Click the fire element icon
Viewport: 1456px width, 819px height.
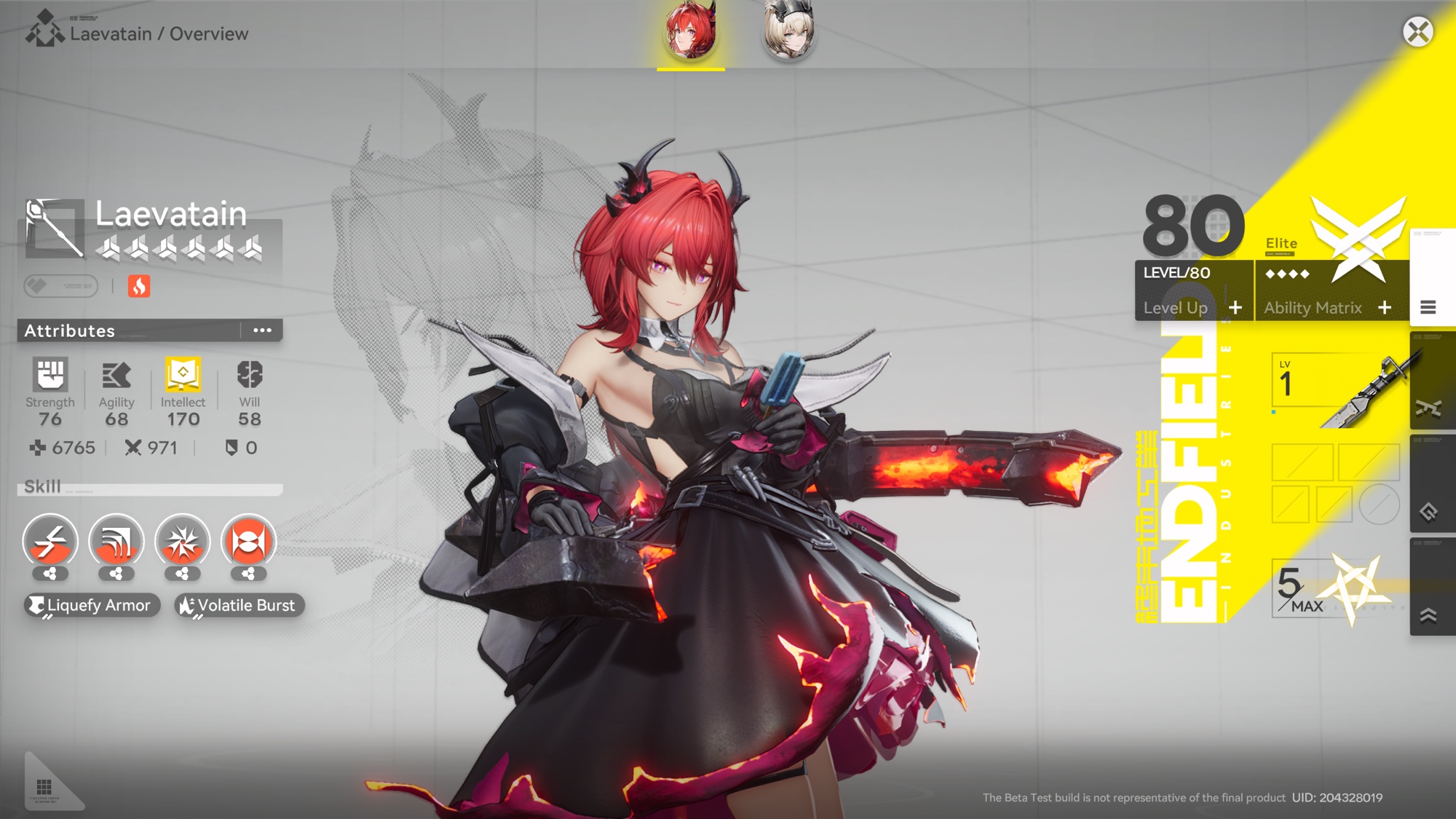[139, 286]
